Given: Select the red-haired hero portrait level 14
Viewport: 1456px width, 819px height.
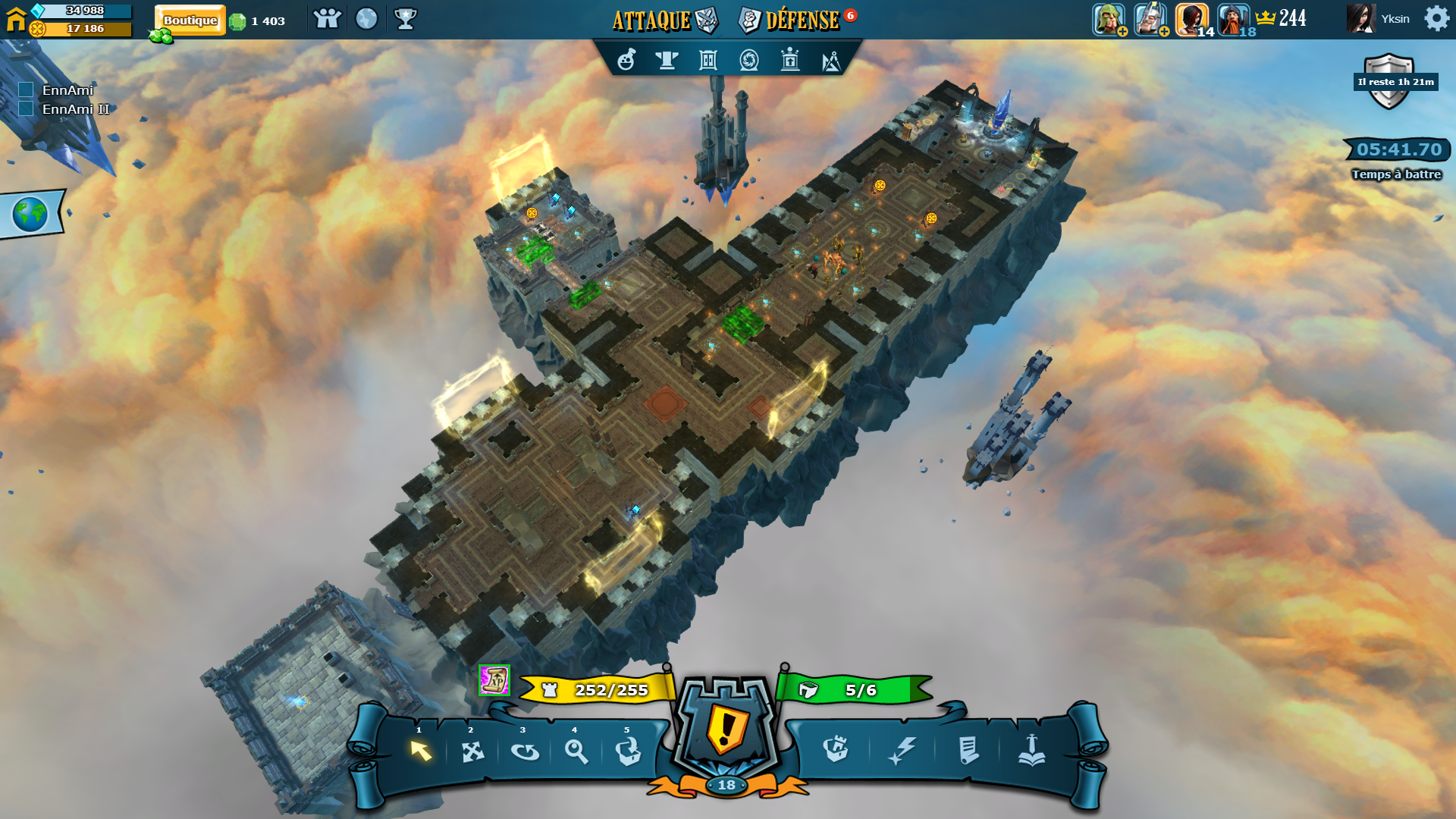Looking at the screenshot, I should coord(1191,19).
